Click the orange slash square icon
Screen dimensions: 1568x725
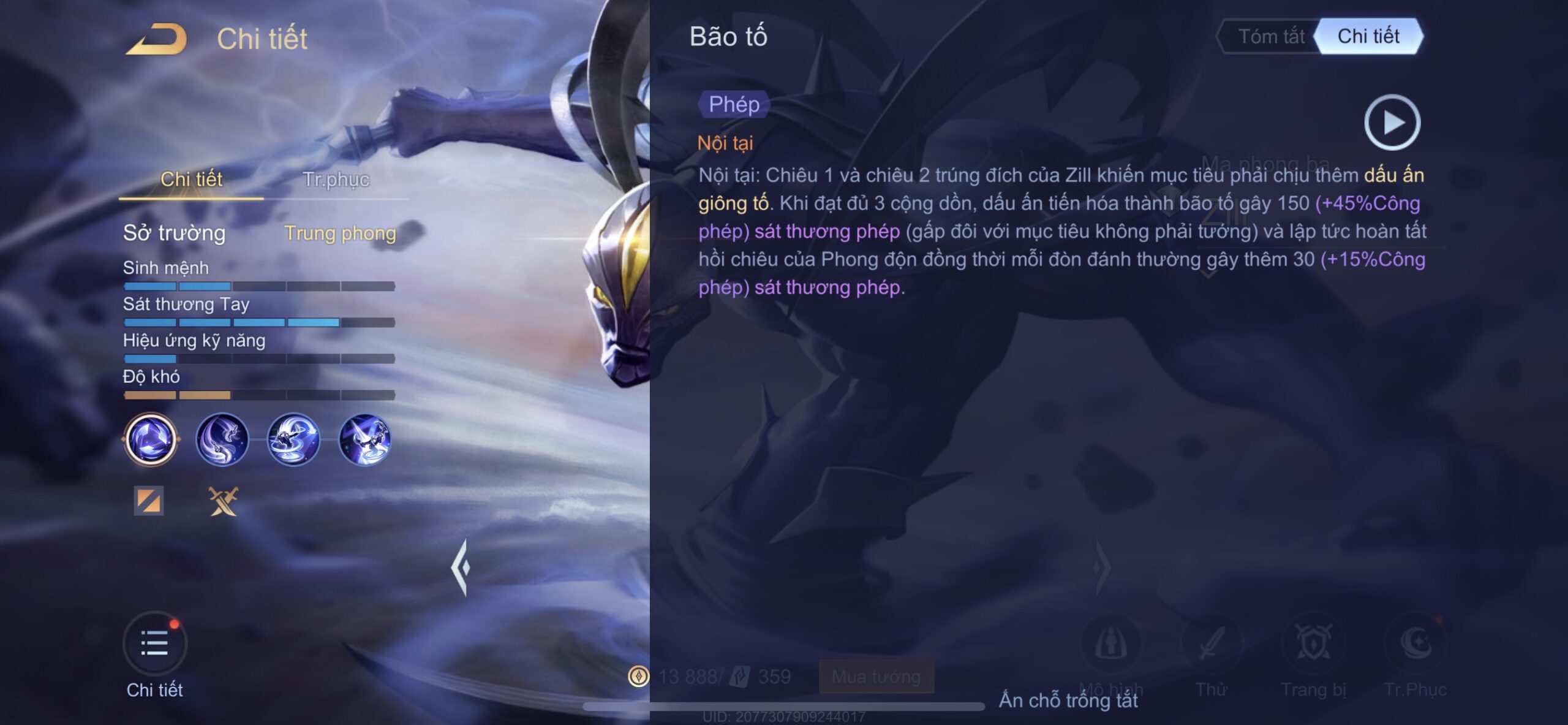click(x=149, y=501)
